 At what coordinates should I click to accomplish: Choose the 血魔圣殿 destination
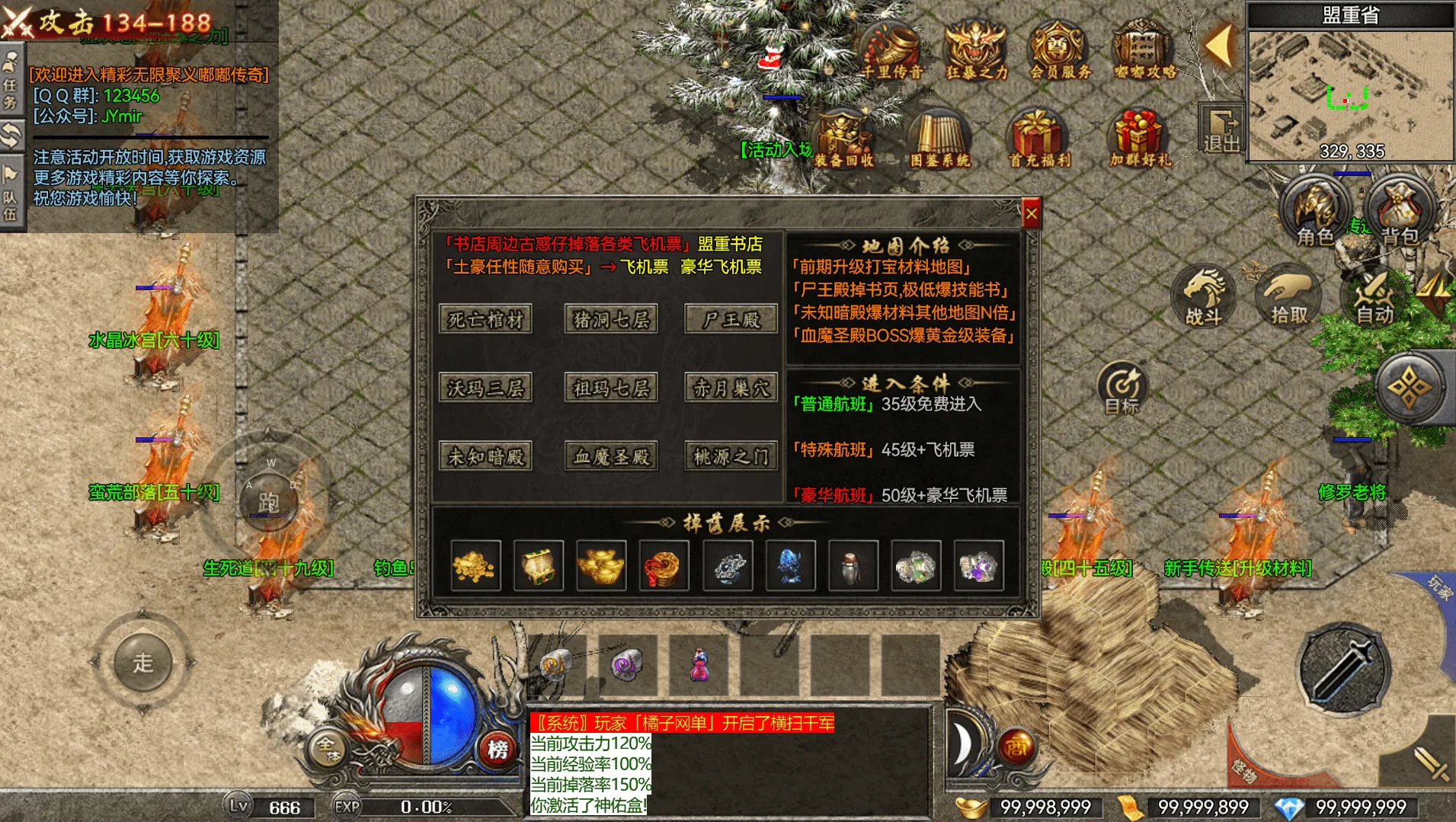pyautogui.click(x=611, y=457)
